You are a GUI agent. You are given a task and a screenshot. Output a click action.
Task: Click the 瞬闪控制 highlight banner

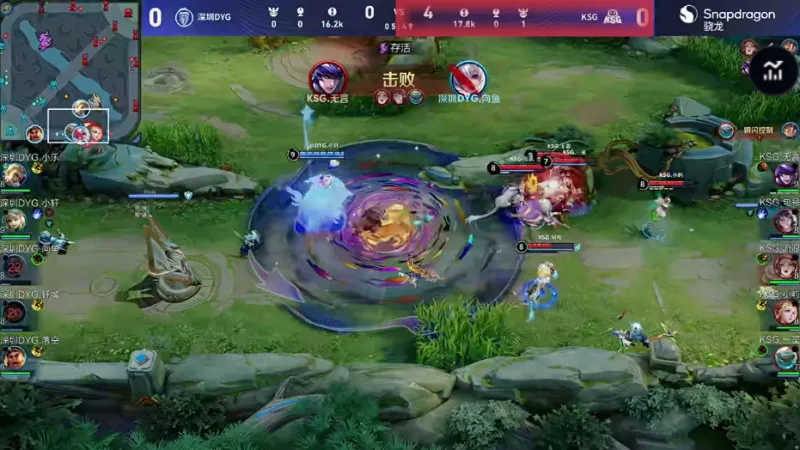(x=758, y=131)
